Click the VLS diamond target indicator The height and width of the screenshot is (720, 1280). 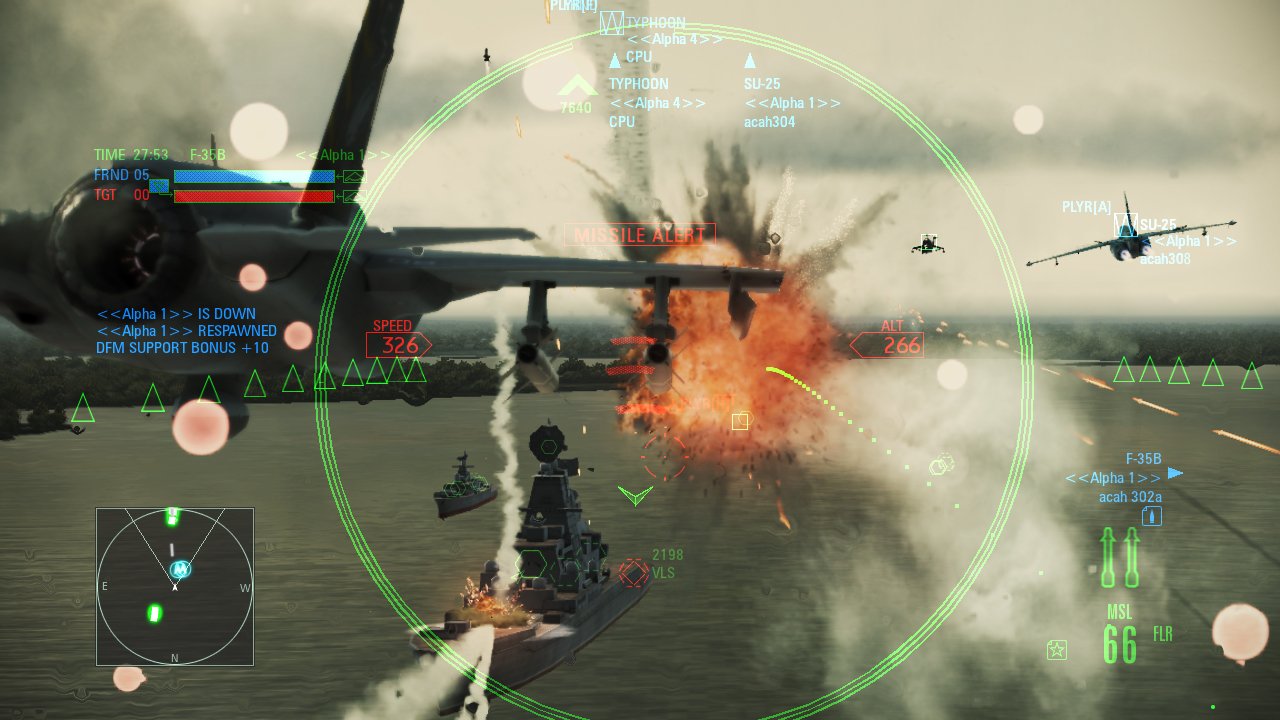click(x=633, y=572)
